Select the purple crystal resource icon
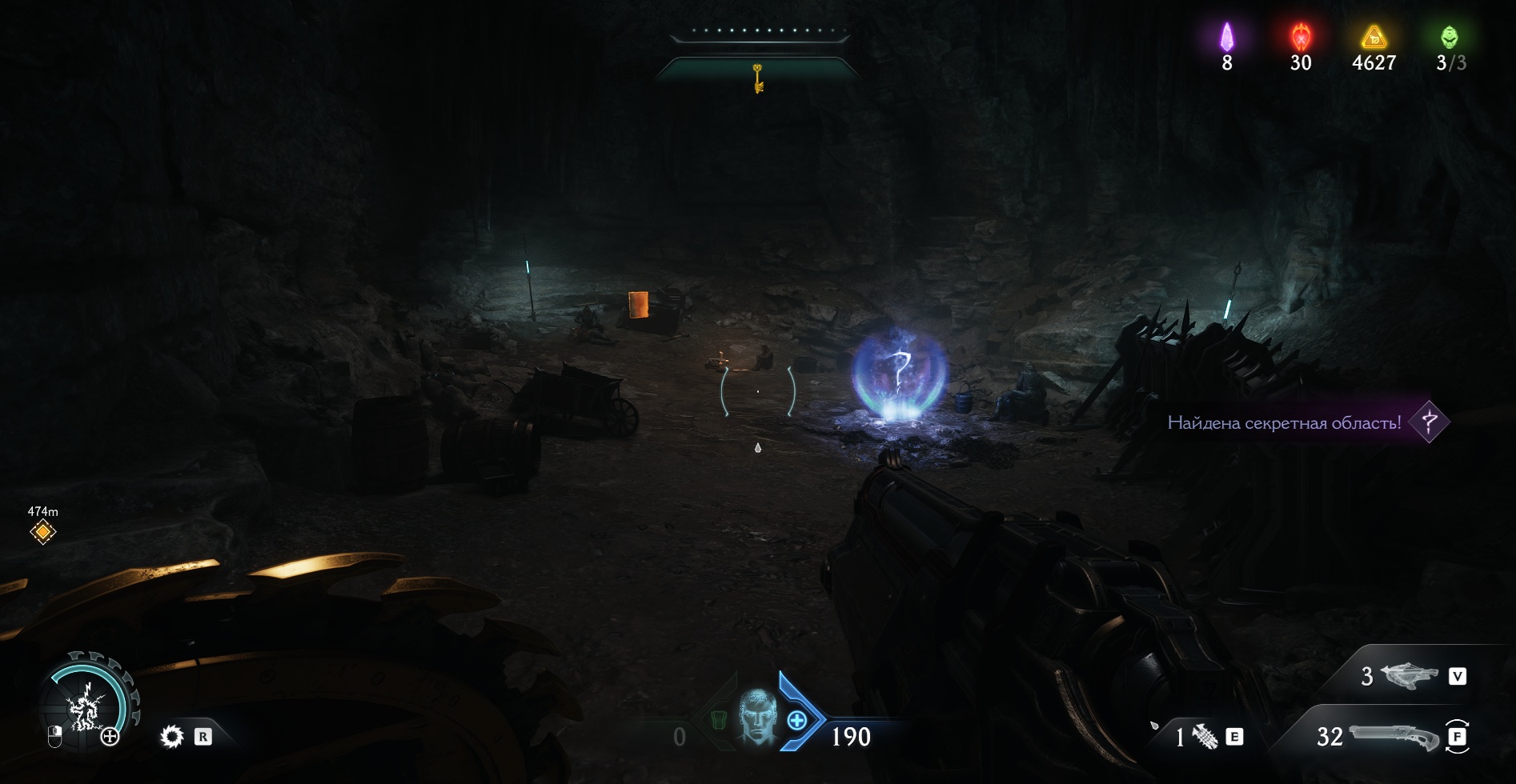Viewport: 1516px width, 784px height. point(1226,37)
